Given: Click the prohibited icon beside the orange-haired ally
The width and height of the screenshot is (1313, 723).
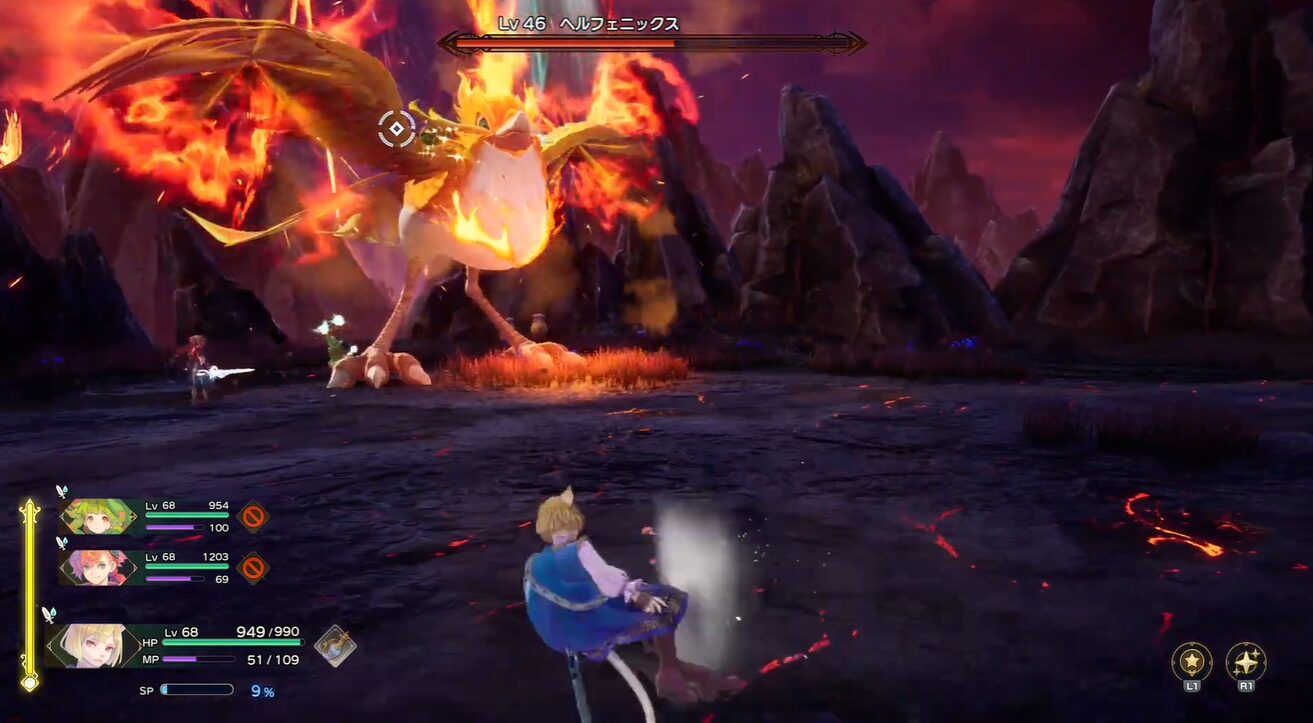Looking at the screenshot, I should point(253,568).
